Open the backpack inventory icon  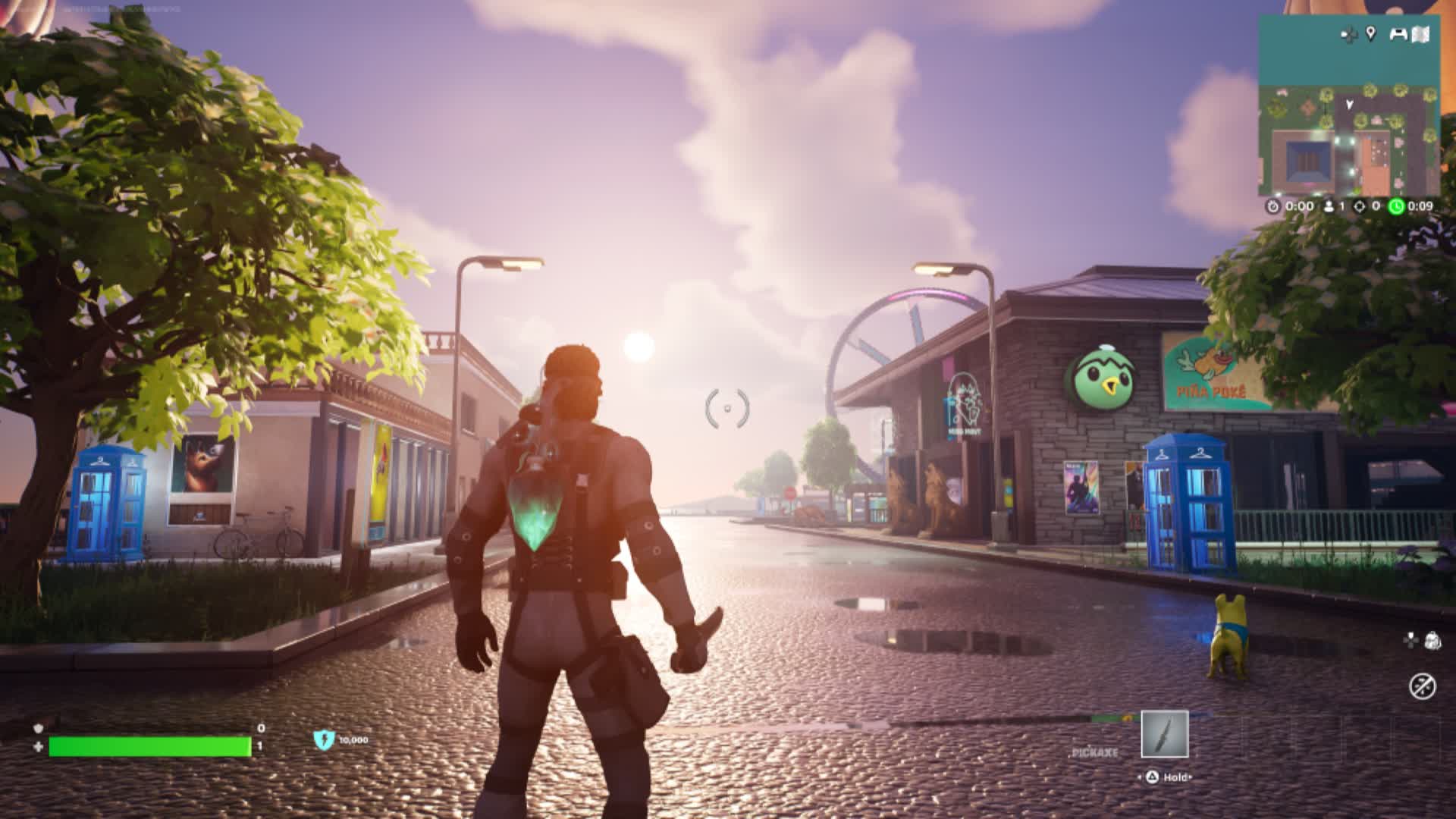pos(1432,640)
